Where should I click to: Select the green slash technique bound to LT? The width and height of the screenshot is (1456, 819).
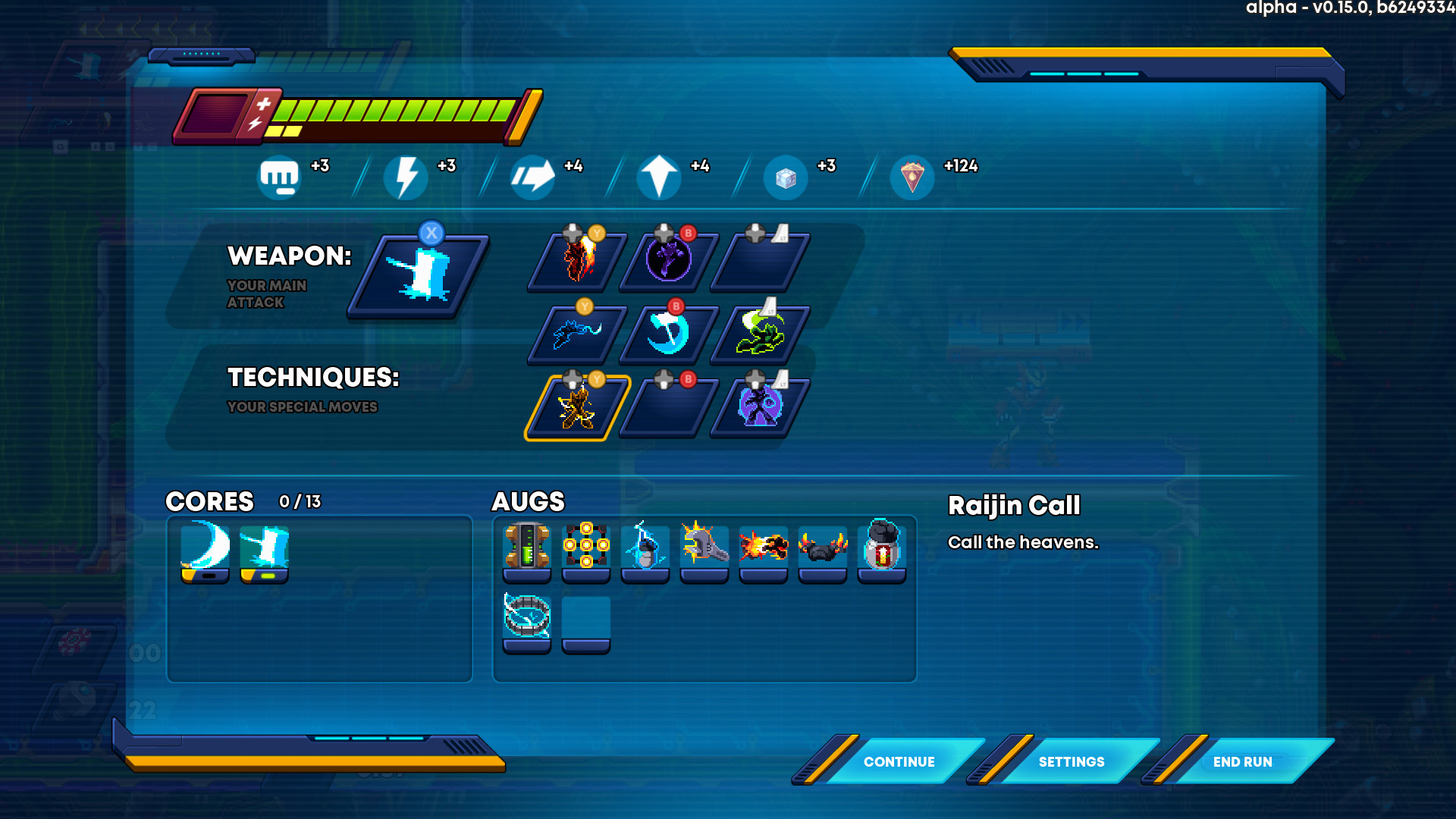(760, 334)
